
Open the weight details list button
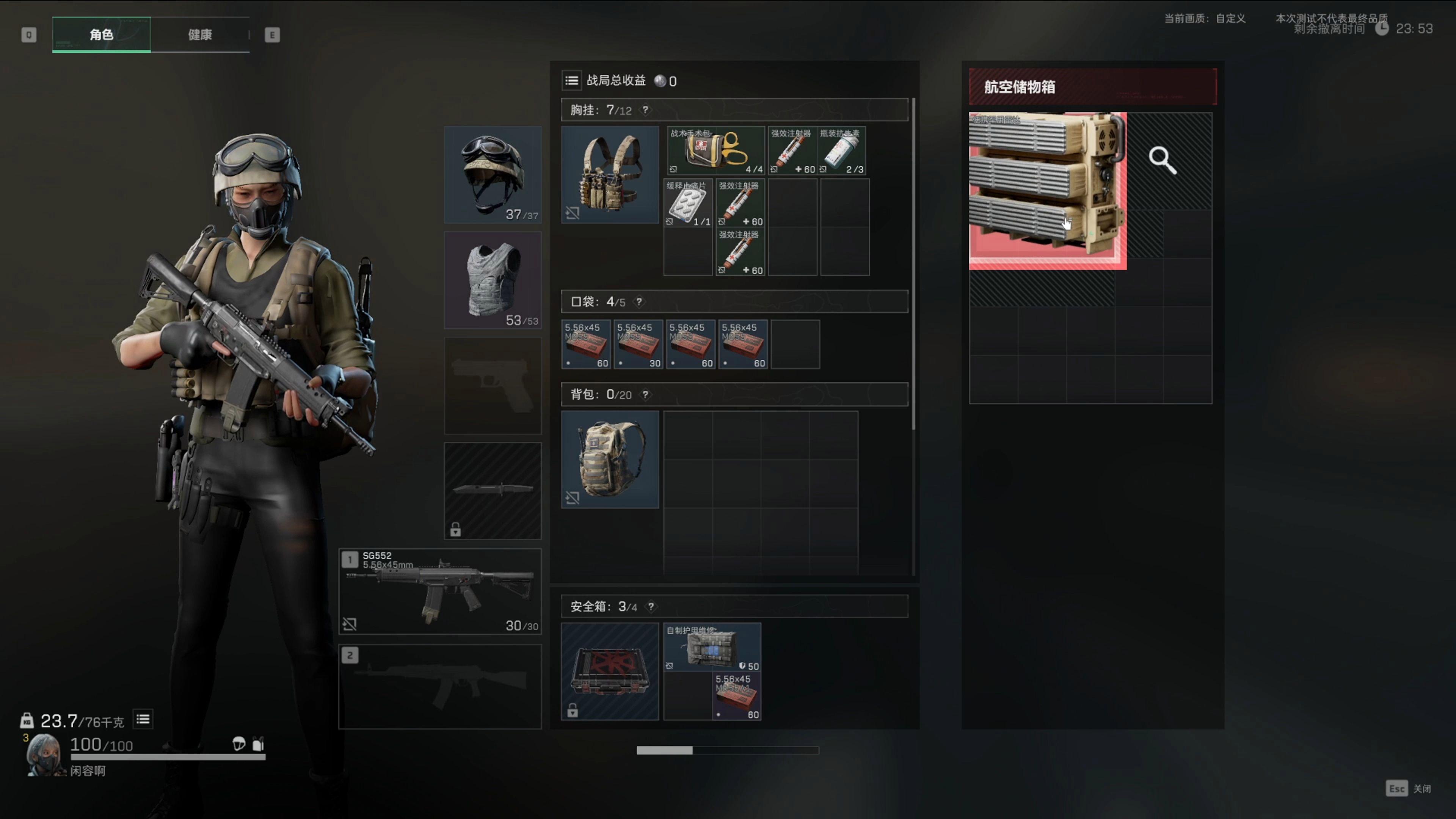143,719
